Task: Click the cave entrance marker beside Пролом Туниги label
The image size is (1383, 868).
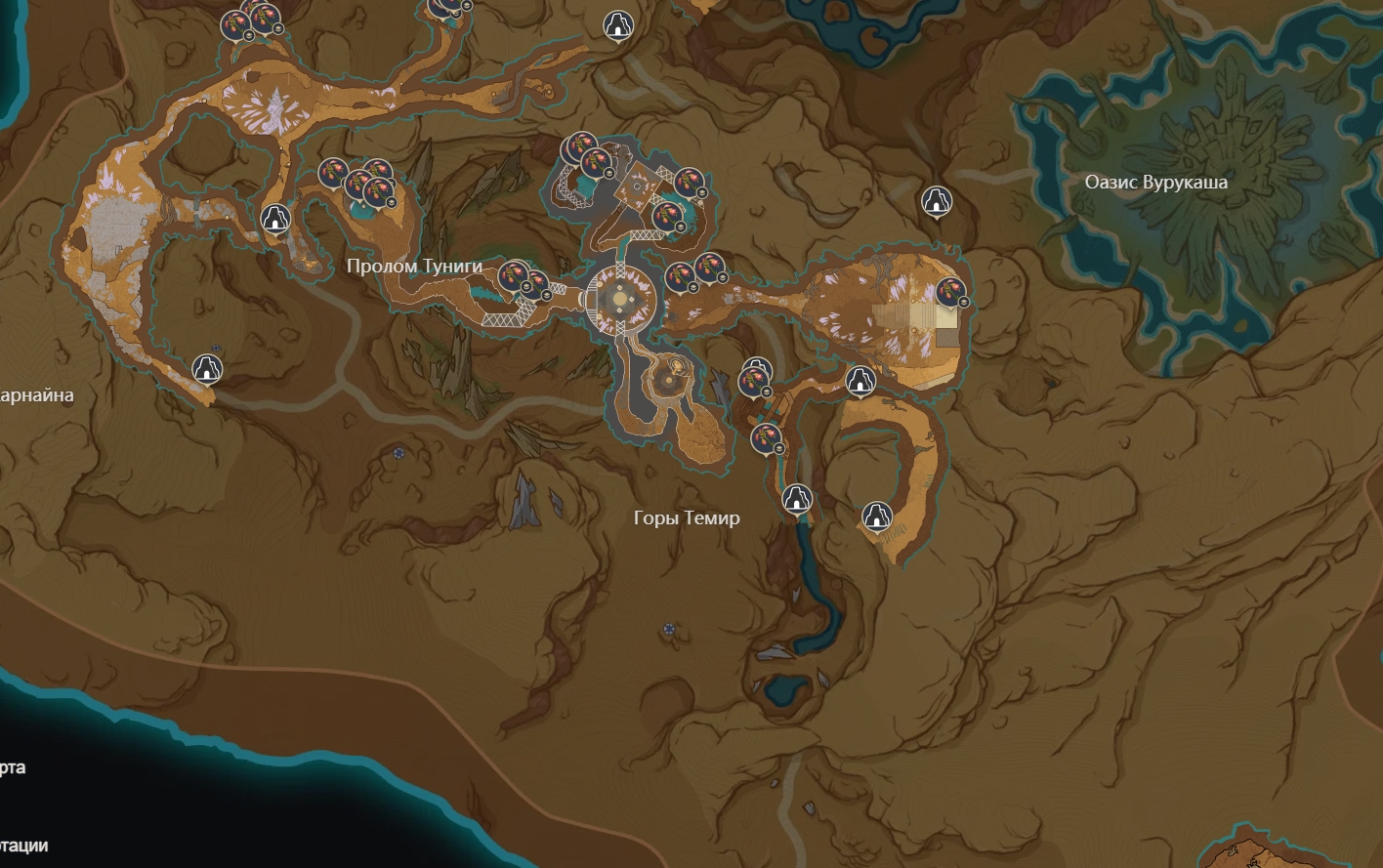Action: pyautogui.click(x=276, y=218)
